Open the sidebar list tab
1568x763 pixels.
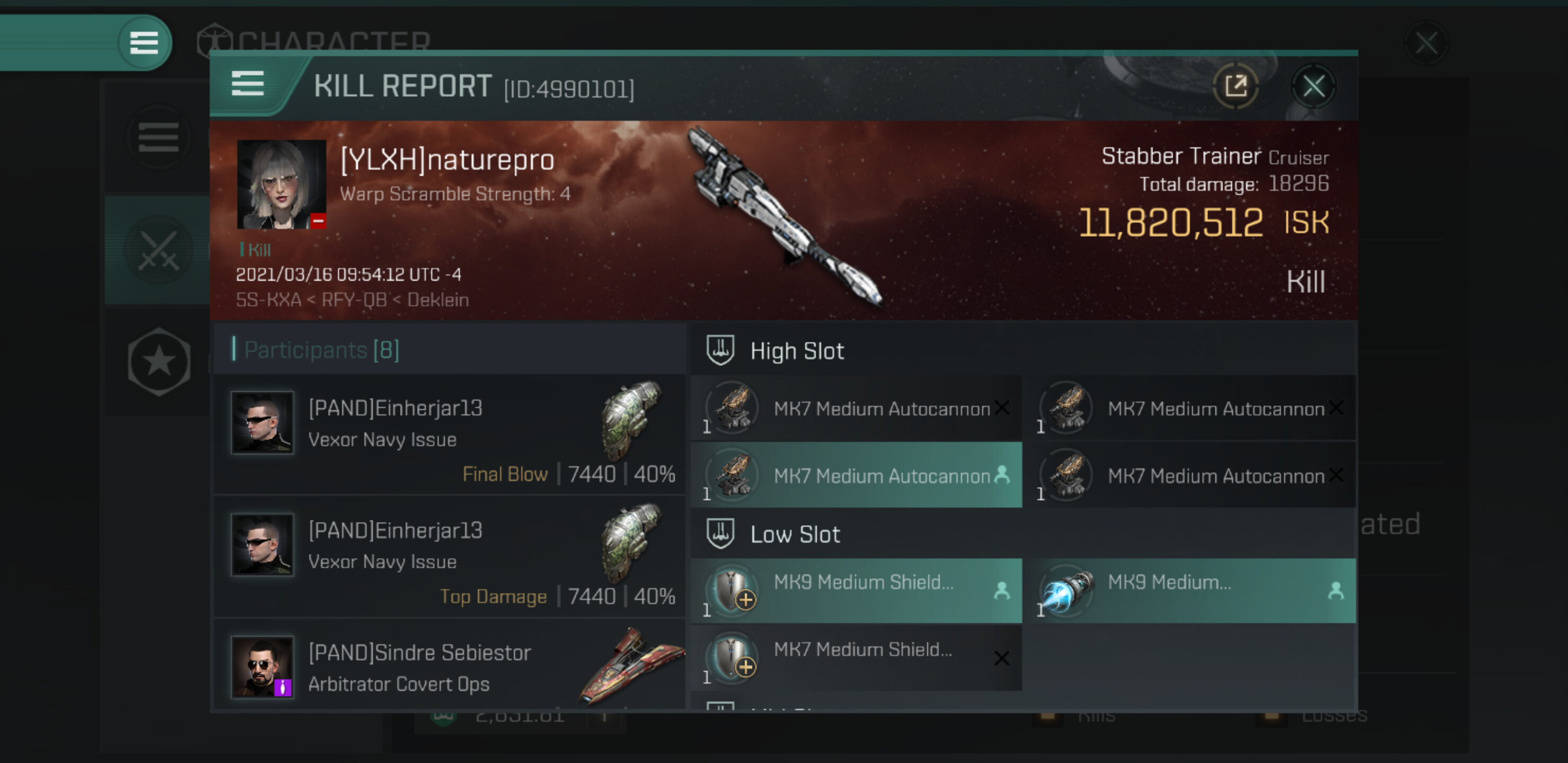point(158,138)
